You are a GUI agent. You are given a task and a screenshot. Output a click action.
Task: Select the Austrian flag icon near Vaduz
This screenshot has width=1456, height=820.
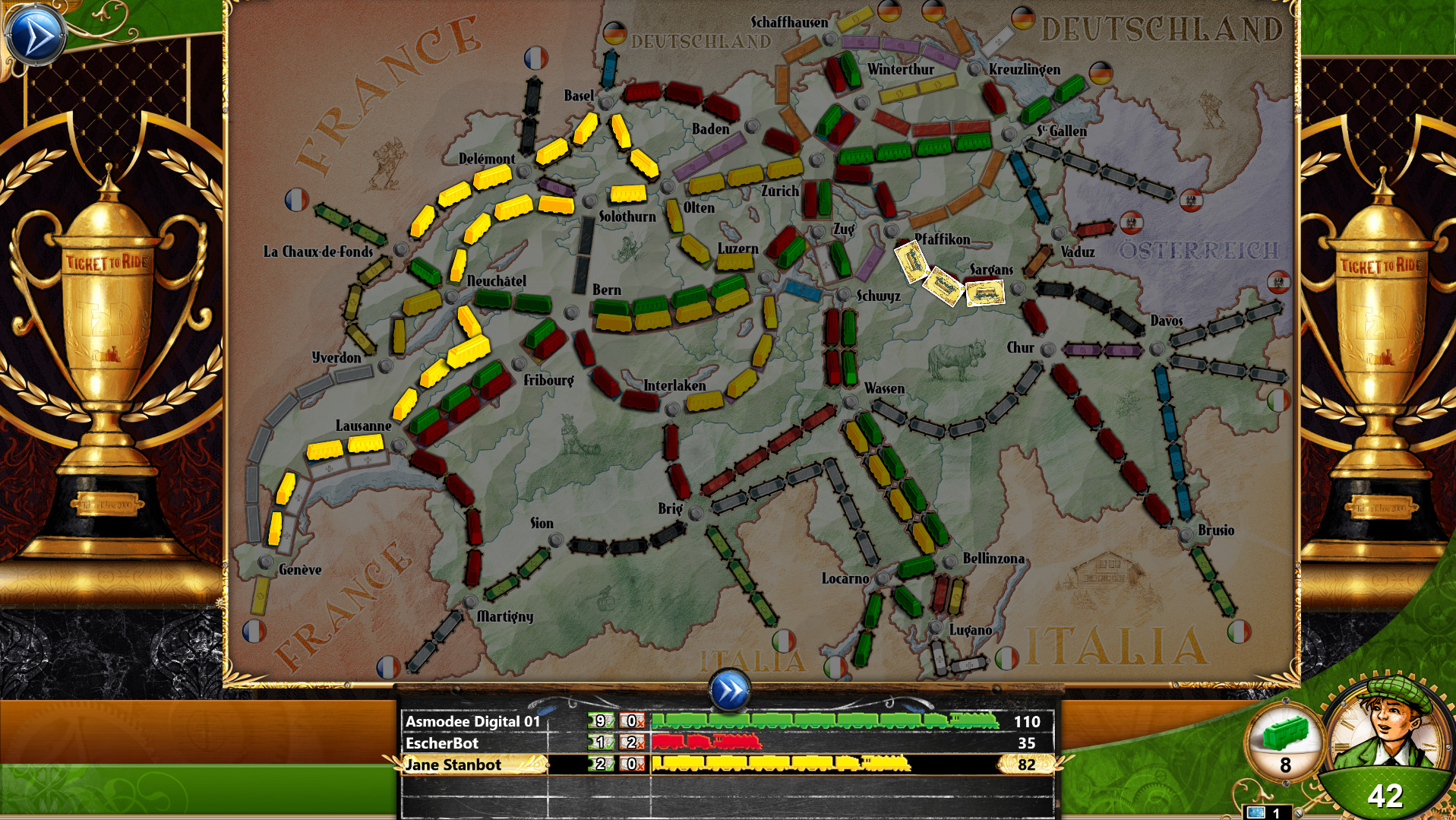[1132, 223]
